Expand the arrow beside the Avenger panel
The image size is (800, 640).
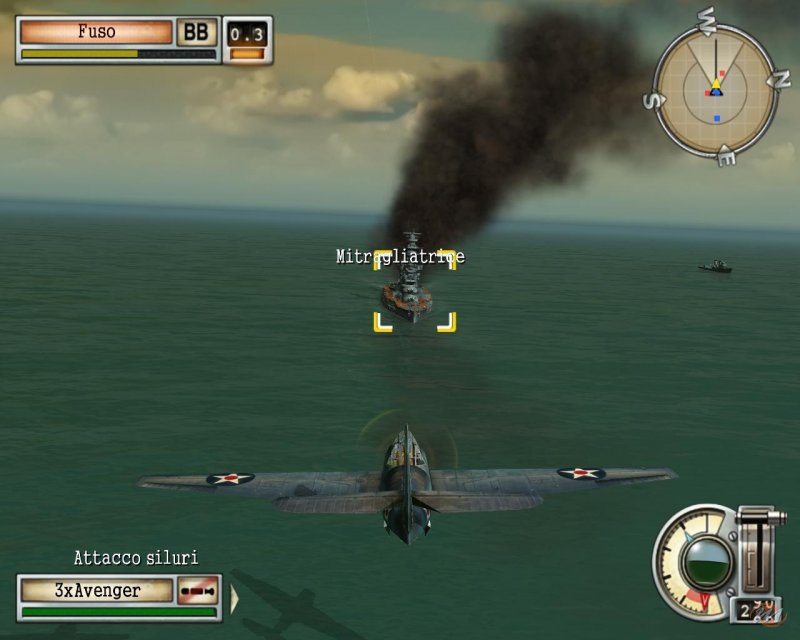235,598
